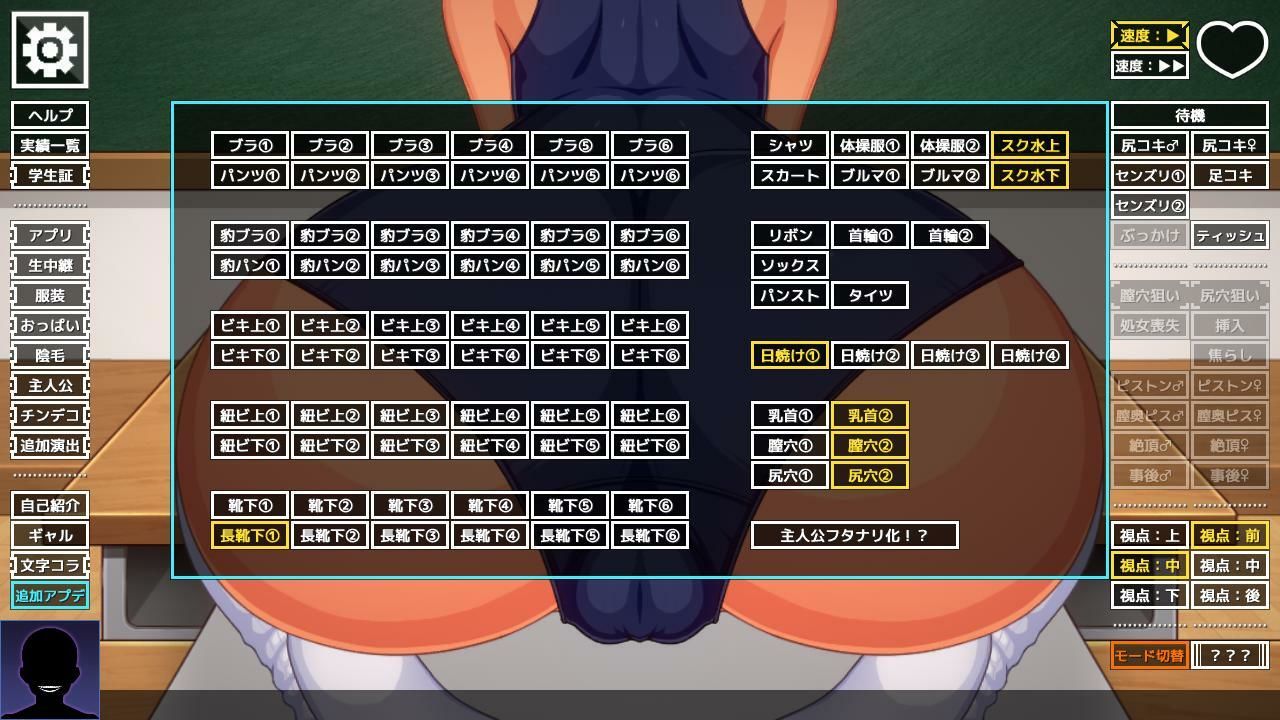Open the 自己紹介 entry
This screenshot has width=1280, height=720.
(50, 505)
